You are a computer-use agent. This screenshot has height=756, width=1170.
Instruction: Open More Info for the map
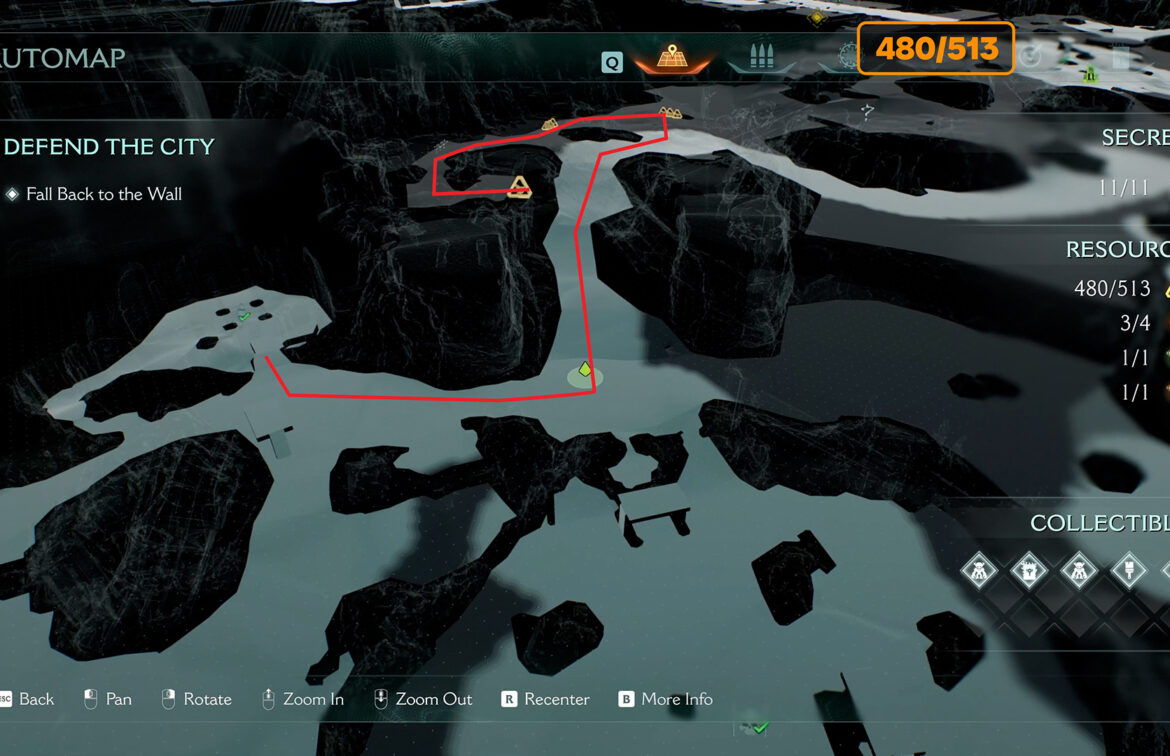(x=665, y=699)
